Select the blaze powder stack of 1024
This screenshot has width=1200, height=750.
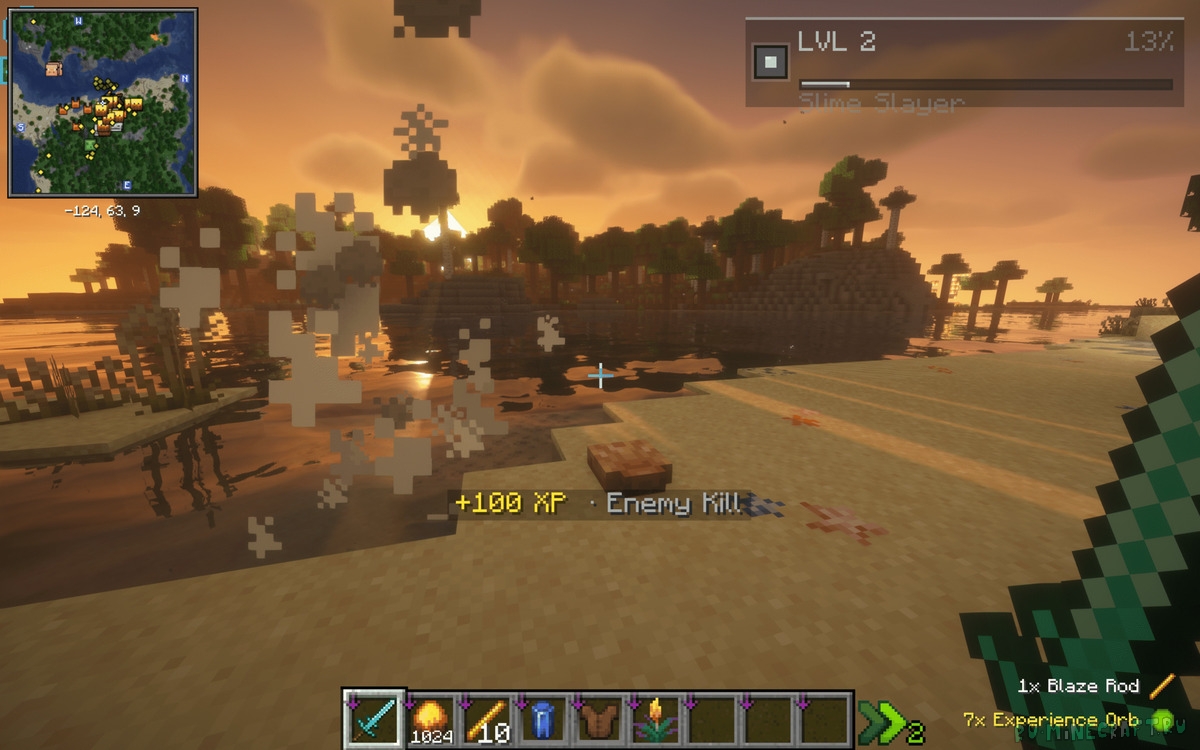432,718
